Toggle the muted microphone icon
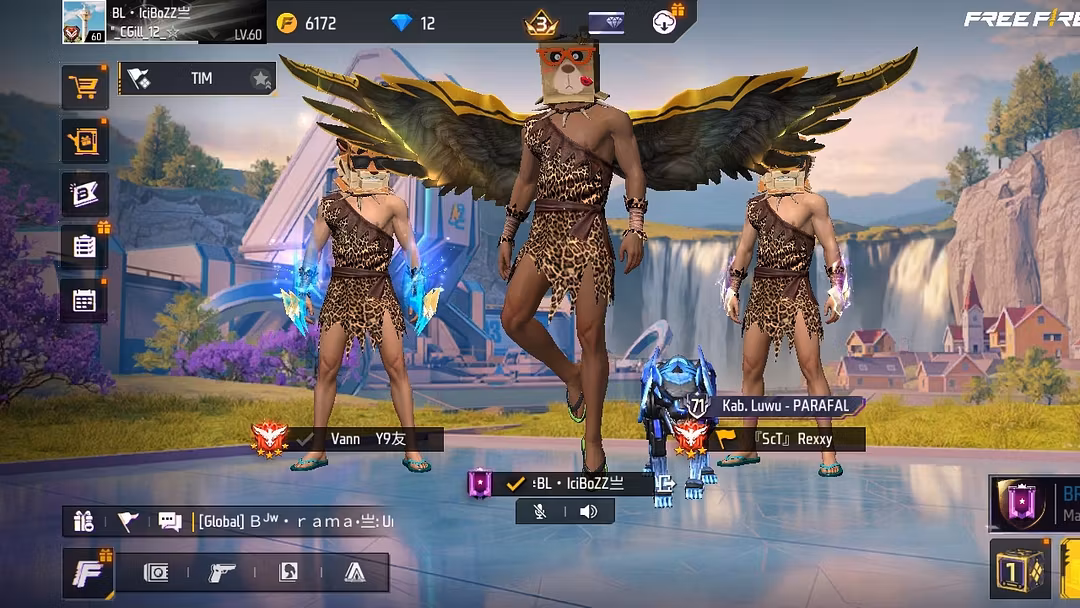 click(540, 512)
